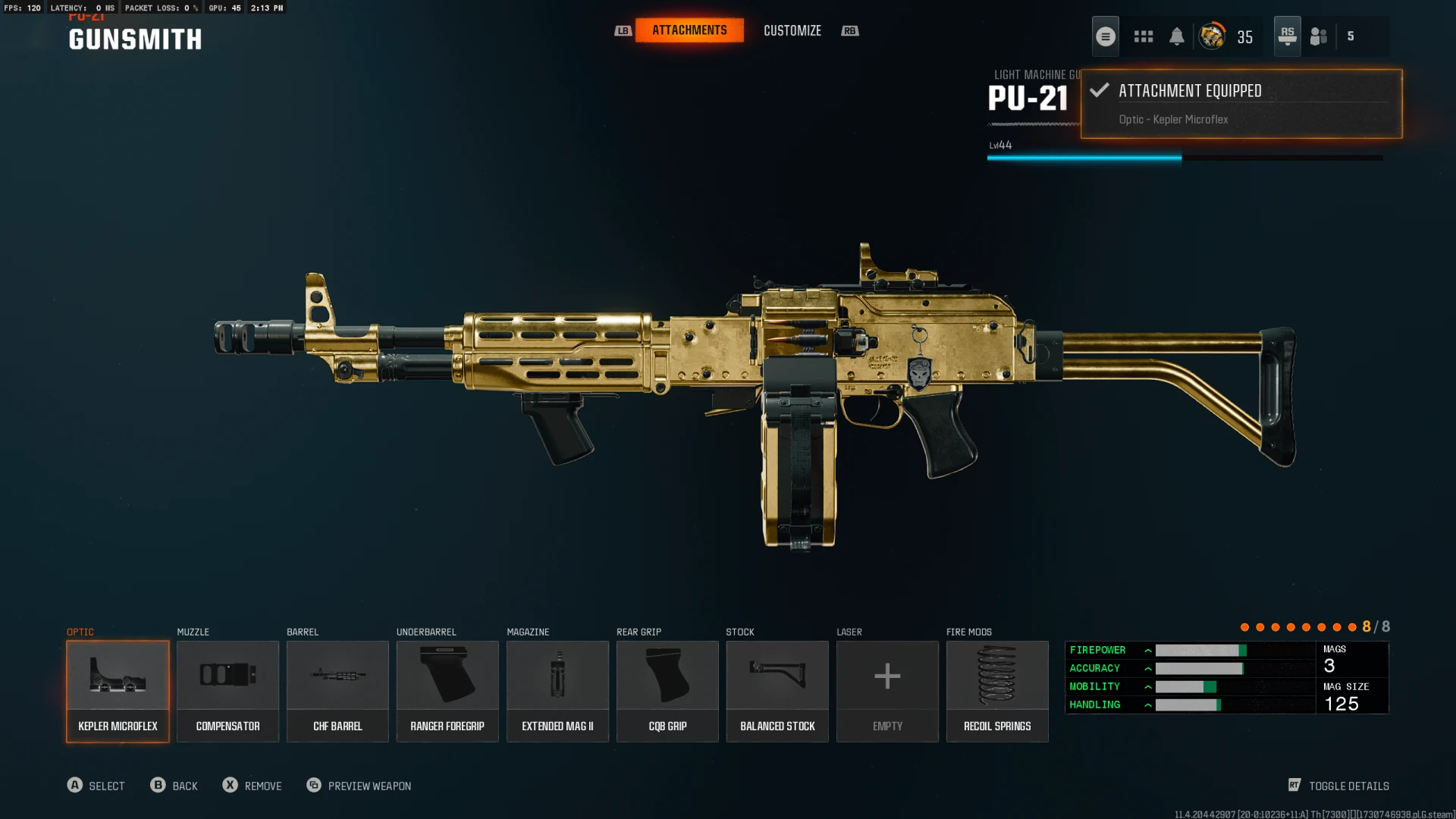Go back using the Back option
The width and height of the screenshot is (1456, 819).
[174, 786]
